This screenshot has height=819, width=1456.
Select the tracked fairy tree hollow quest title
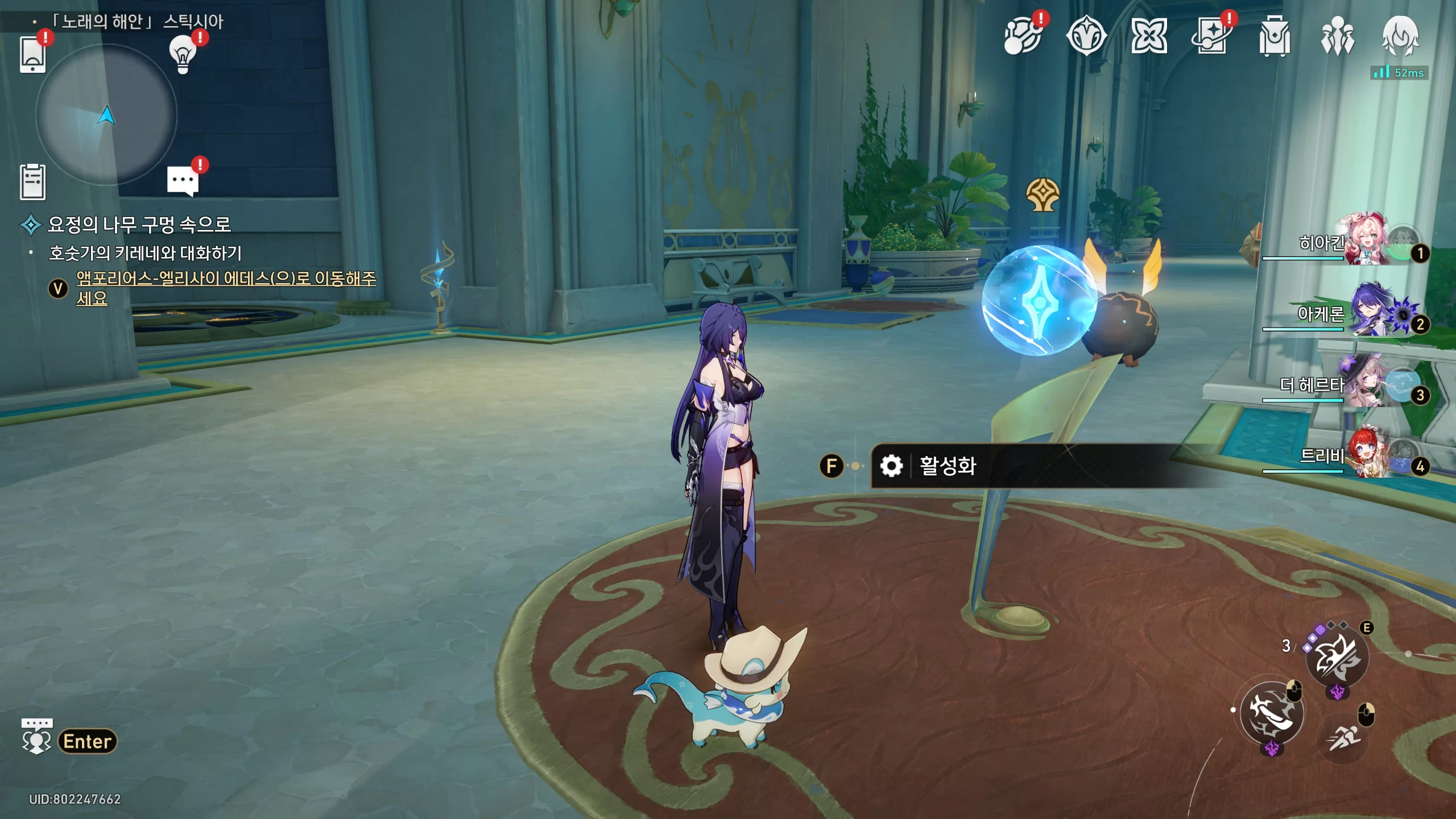point(139,225)
